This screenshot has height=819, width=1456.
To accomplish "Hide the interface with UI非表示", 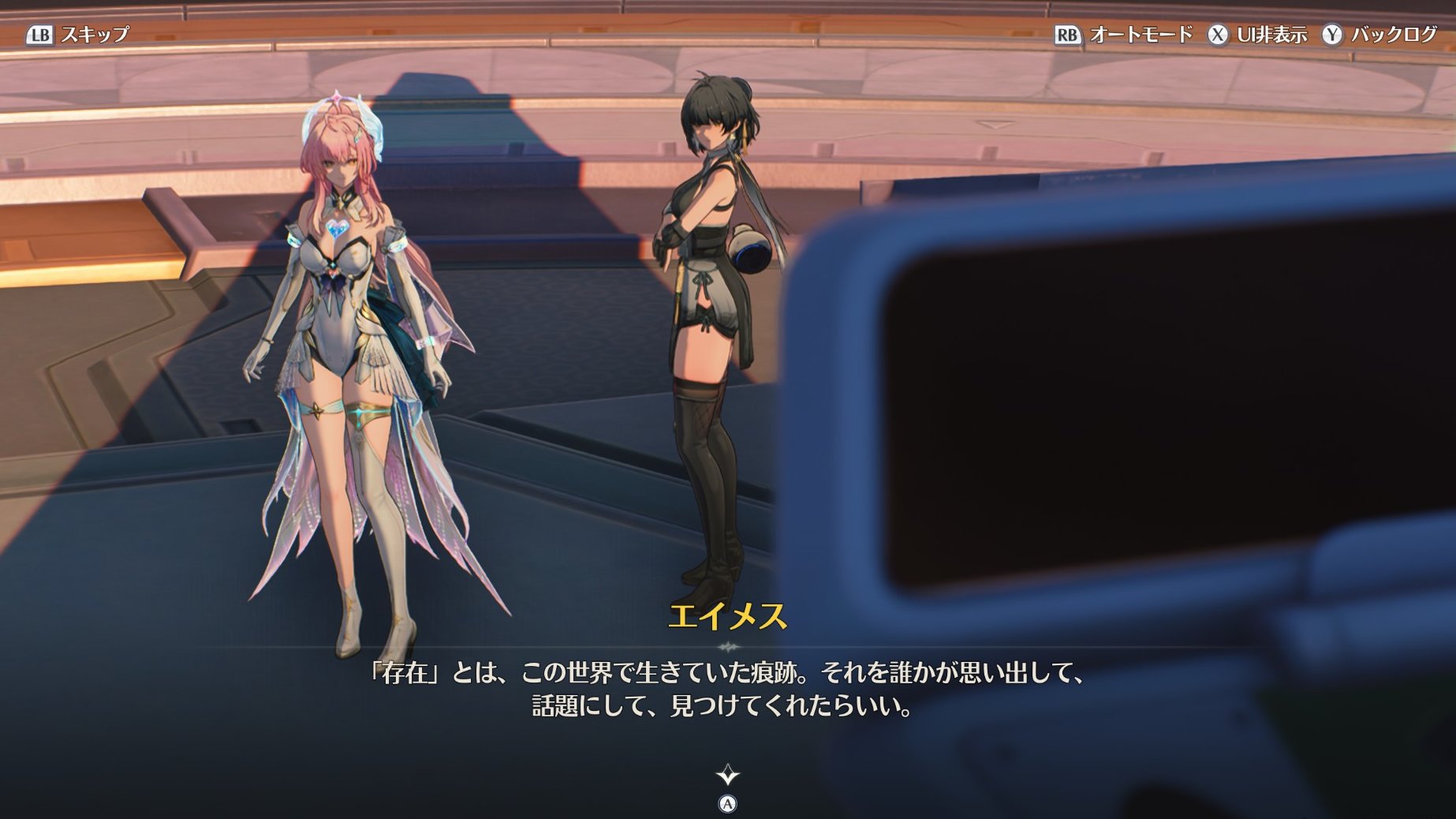I will pyautogui.click(x=1257, y=35).
